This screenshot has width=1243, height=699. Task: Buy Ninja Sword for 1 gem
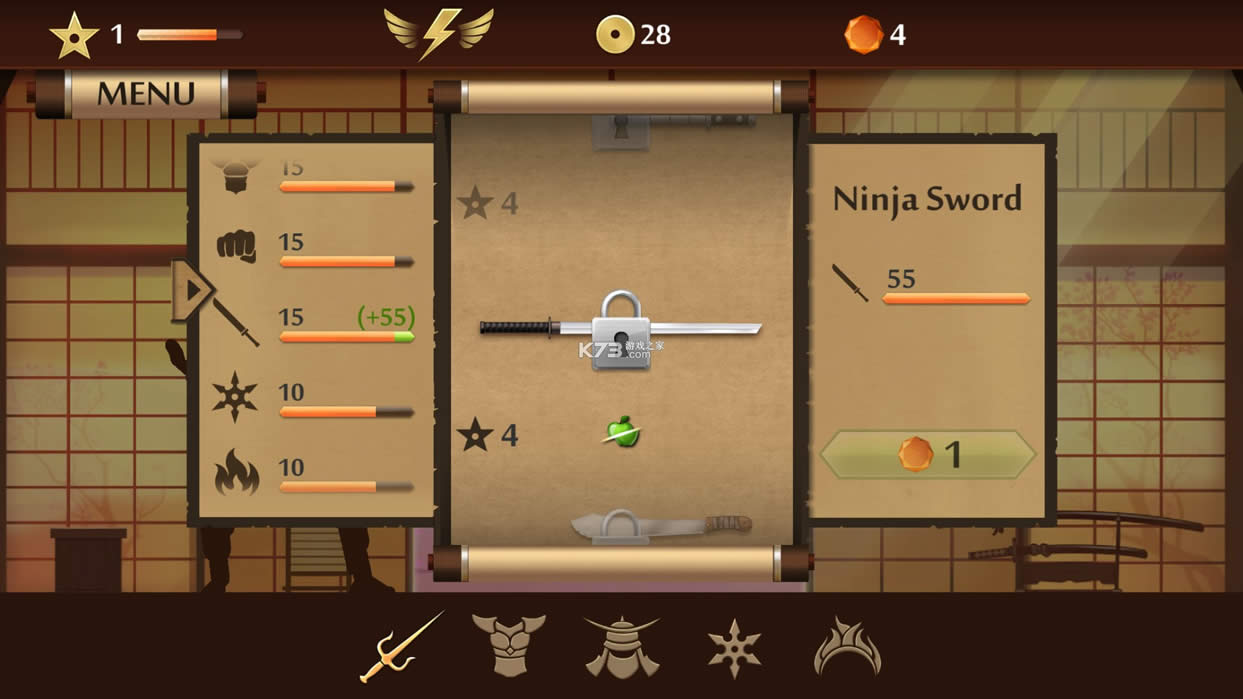coord(927,455)
